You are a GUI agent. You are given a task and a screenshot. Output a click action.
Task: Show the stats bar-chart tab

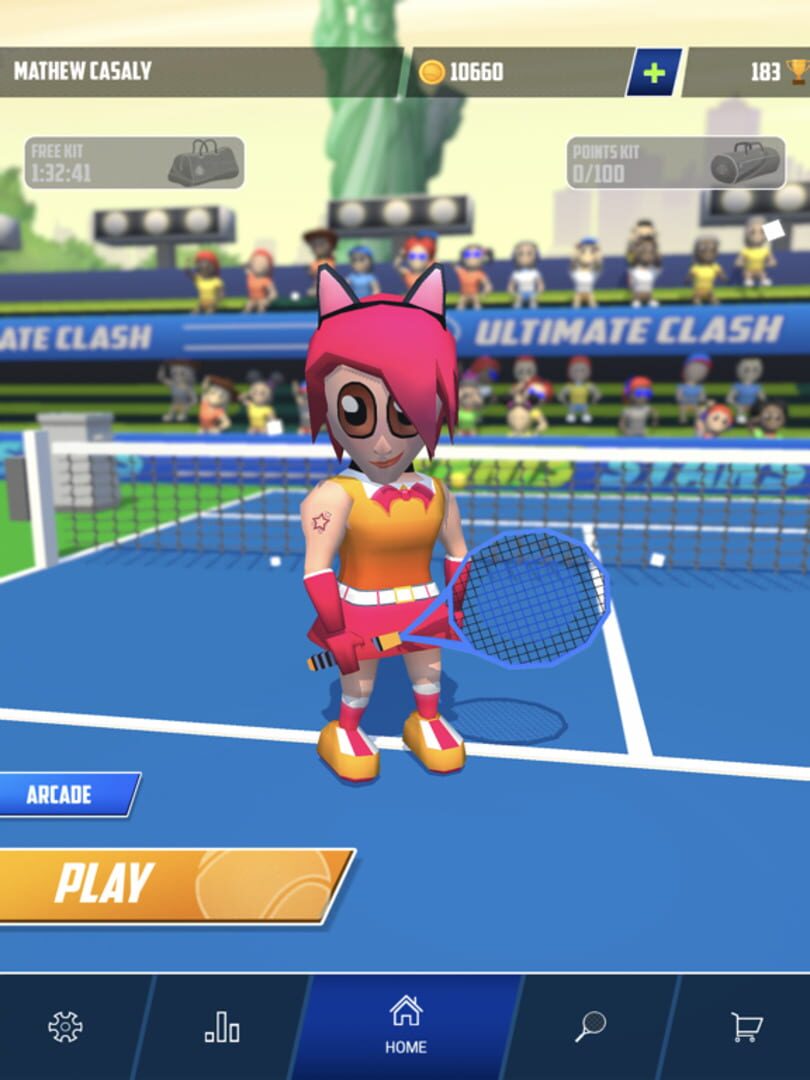(x=222, y=1027)
